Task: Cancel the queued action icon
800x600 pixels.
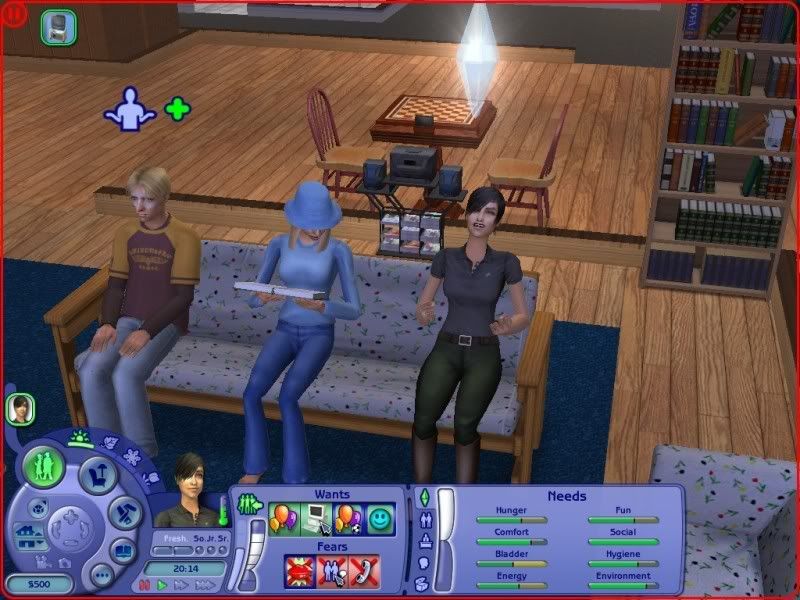Action: point(59,27)
